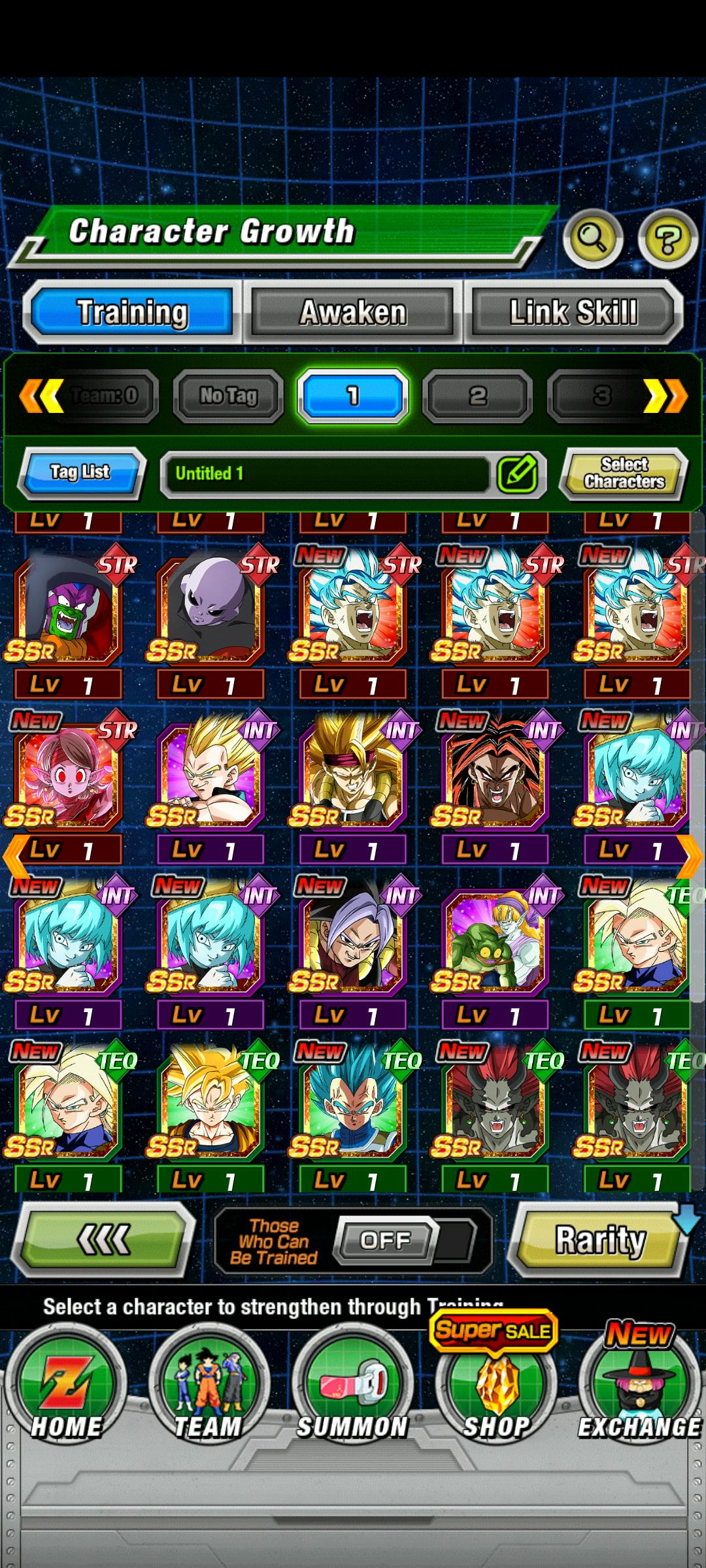Open the magnifying glass search
The height and width of the screenshot is (1568, 706).
[x=592, y=238]
